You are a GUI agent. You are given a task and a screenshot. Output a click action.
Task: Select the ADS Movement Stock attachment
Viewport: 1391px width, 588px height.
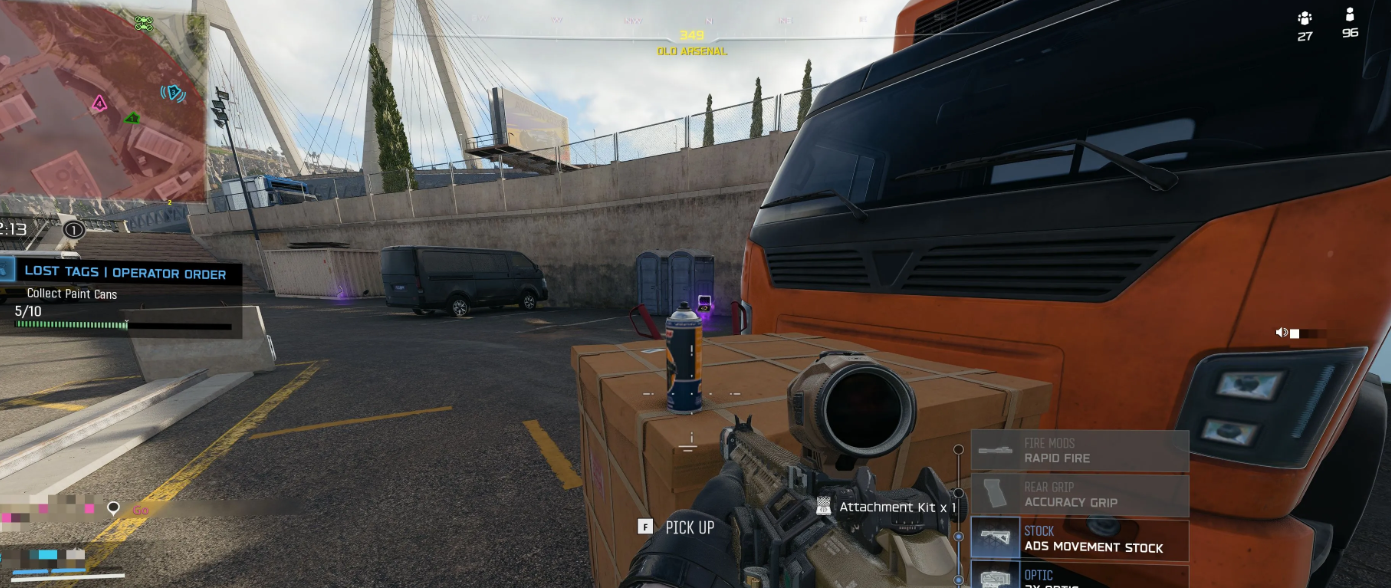[x=1079, y=540]
